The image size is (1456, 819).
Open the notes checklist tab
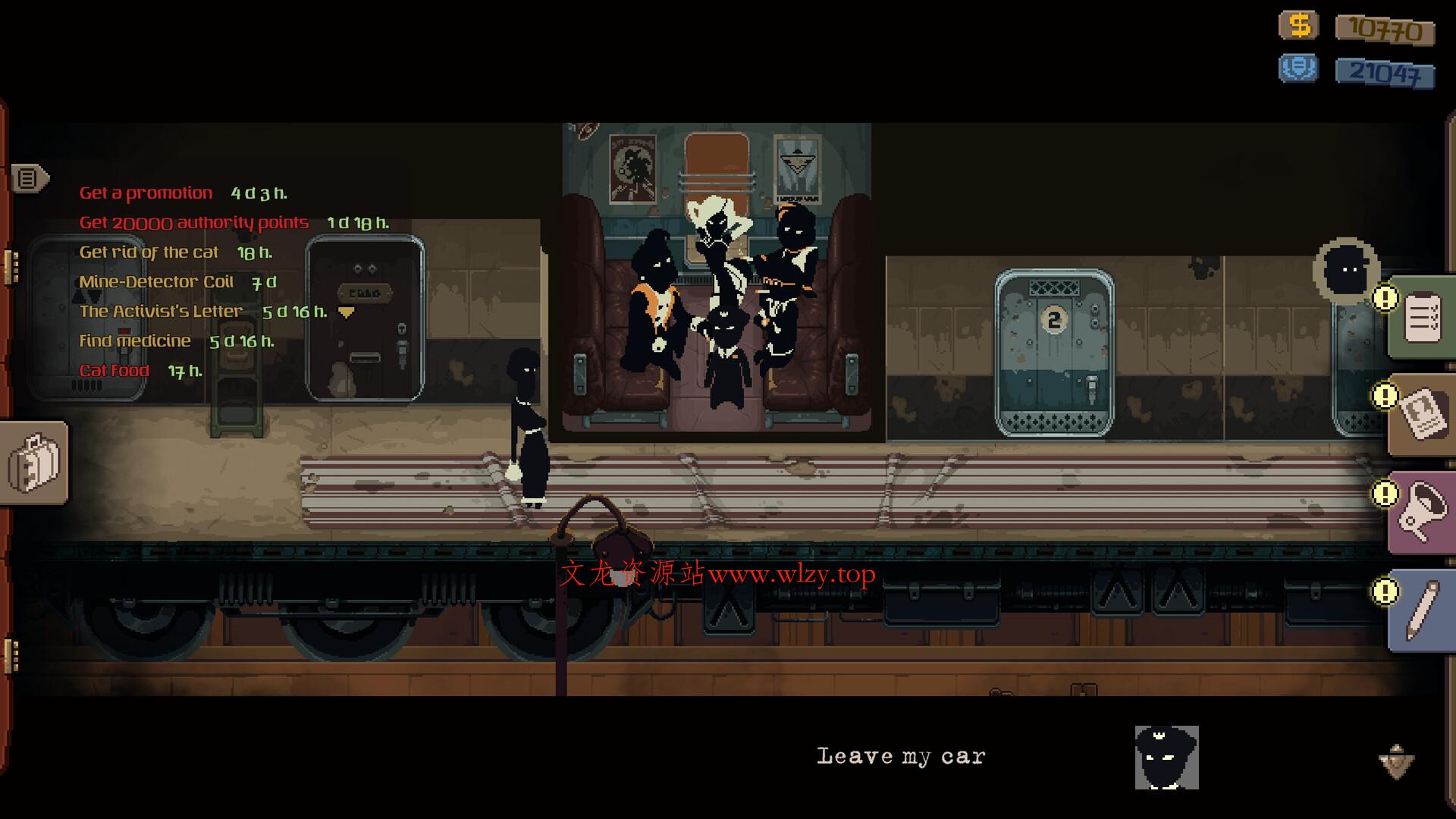coord(1423,318)
